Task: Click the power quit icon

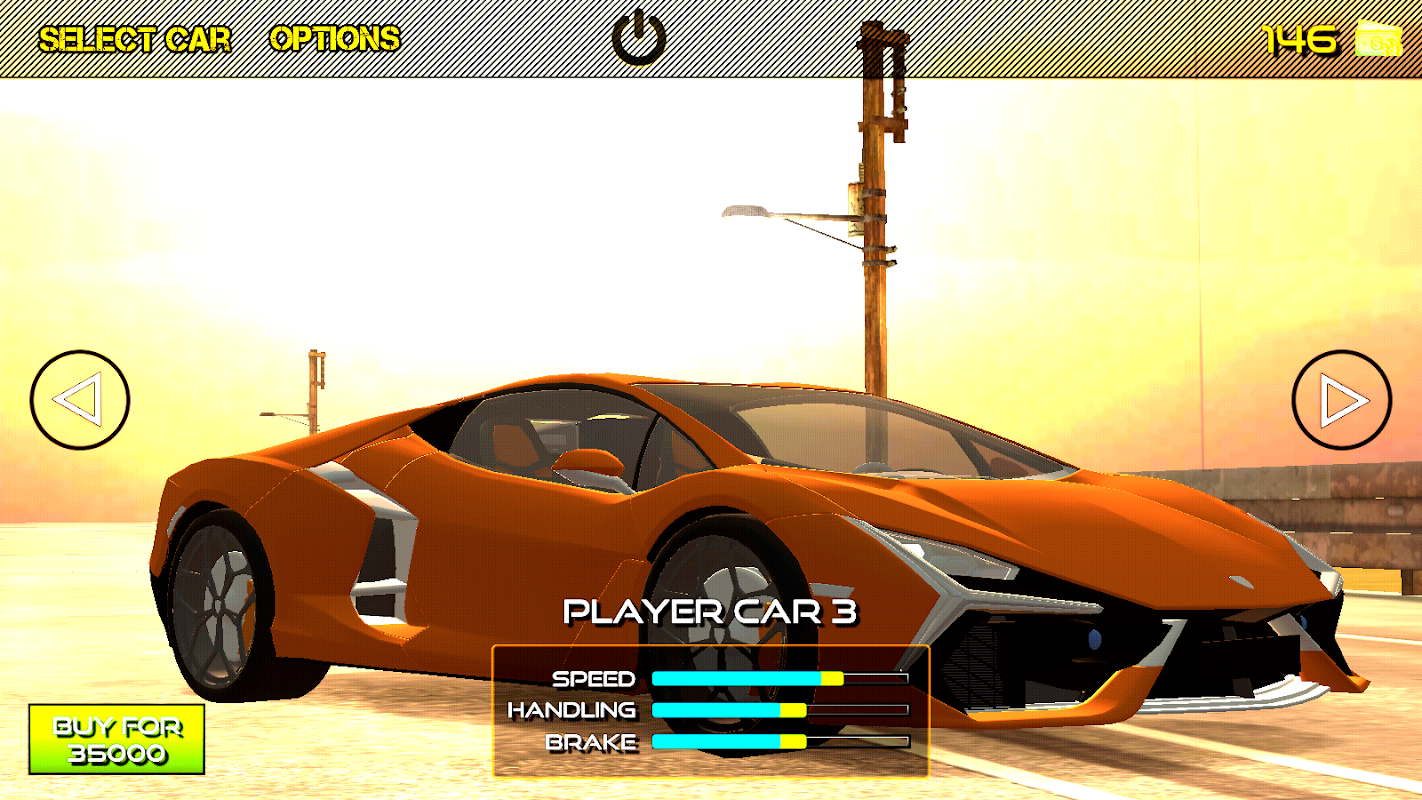Action: (x=638, y=38)
